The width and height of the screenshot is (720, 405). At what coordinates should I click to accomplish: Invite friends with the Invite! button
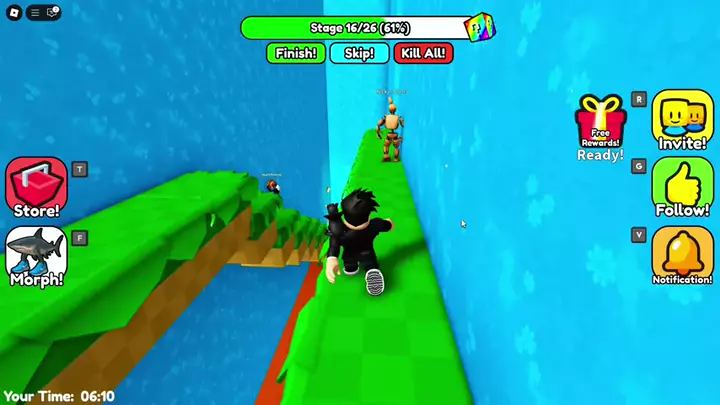[682, 119]
